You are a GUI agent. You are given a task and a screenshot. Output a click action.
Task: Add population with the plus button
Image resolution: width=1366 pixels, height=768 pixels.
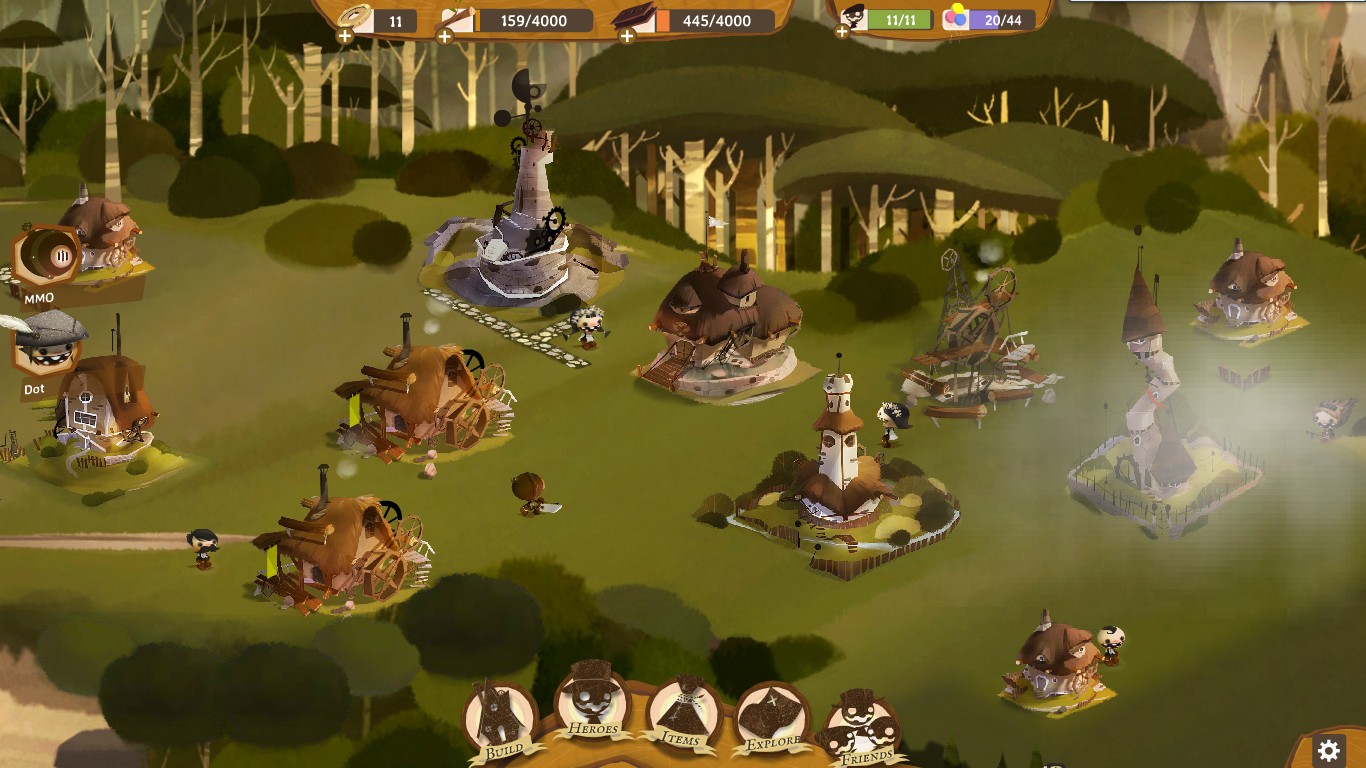pos(843,32)
